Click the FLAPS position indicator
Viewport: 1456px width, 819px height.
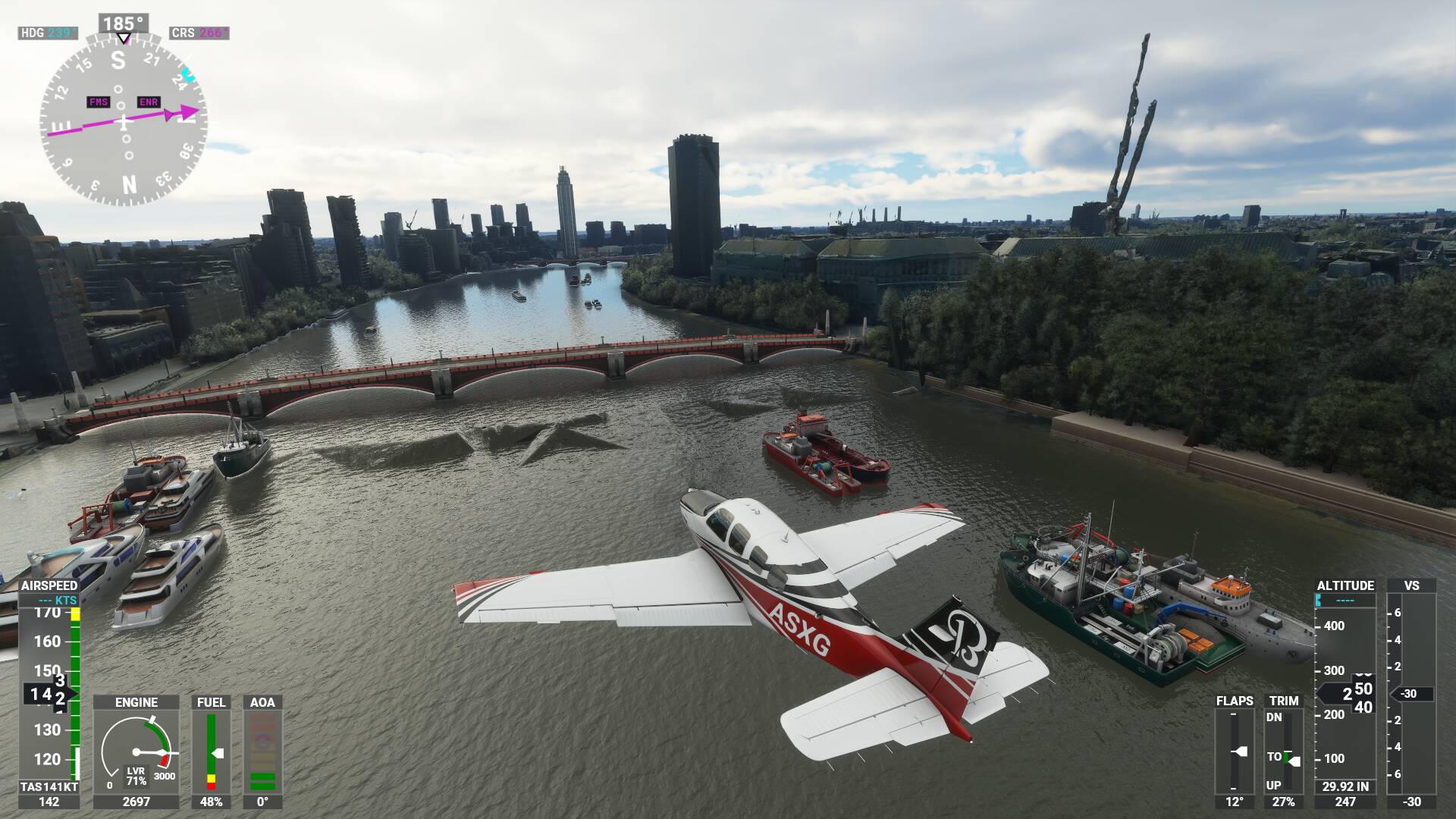coord(1235,751)
